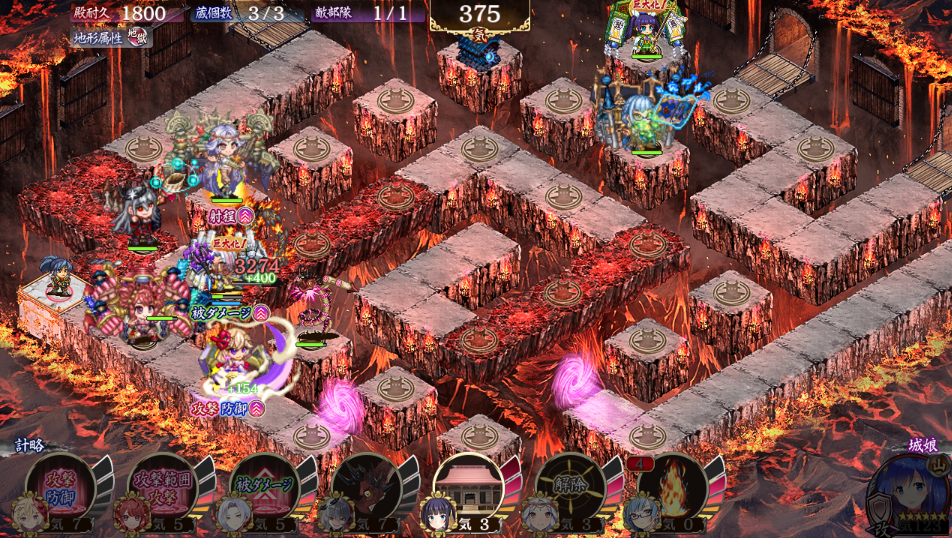Image resolution: width=952 pixels, height=538 pixels.
Task: Select the unit standing on the white platform
Action: click(59, 281)
